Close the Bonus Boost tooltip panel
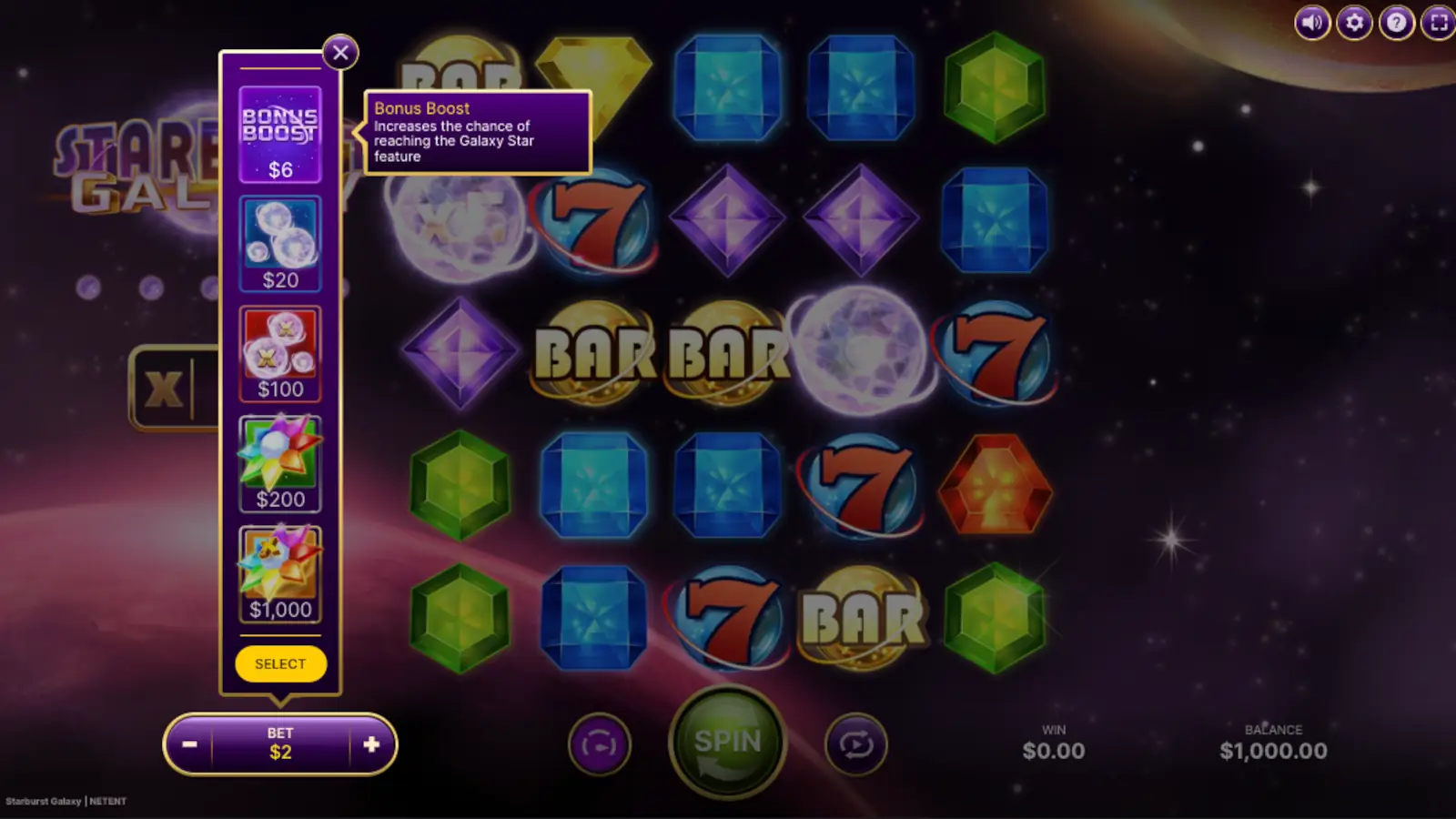Screen dimensions: 1456x819 [x=340, y=52]
